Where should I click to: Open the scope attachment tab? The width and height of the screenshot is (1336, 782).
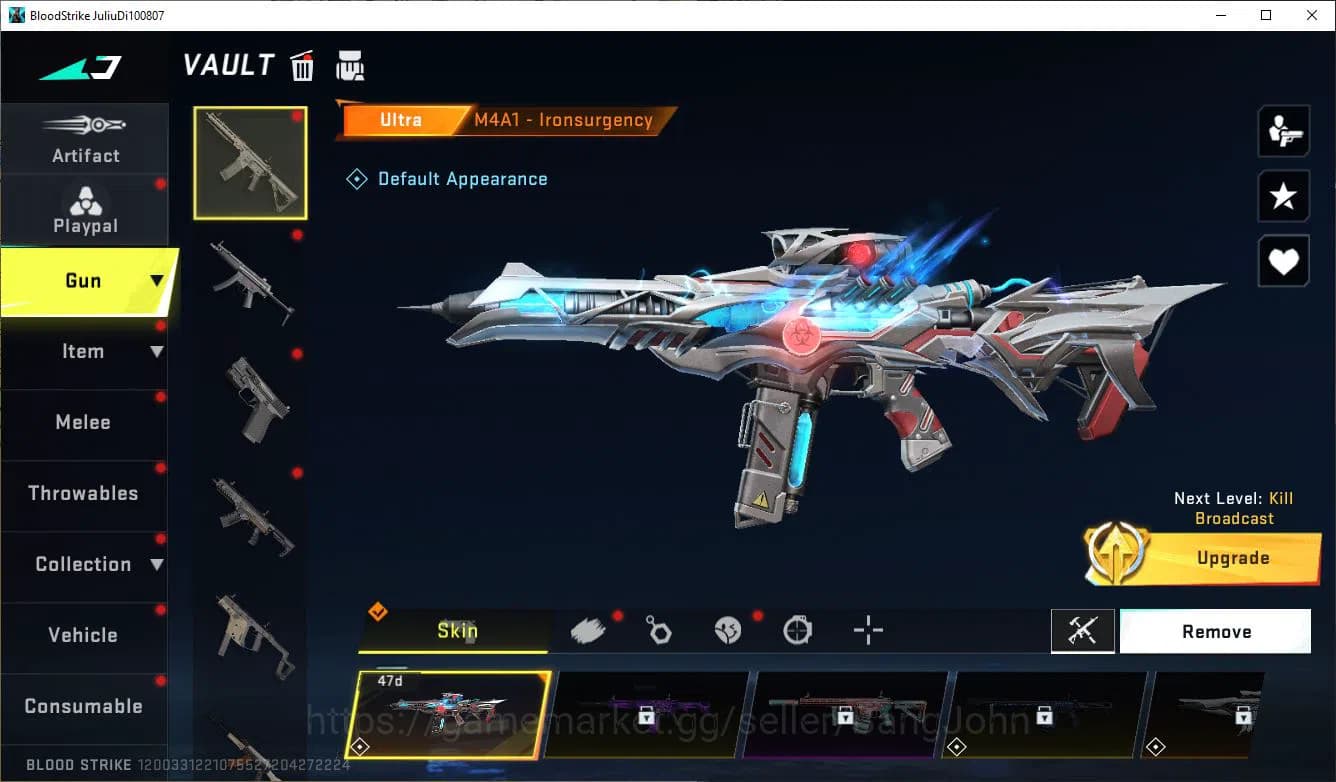coord(797,630)
